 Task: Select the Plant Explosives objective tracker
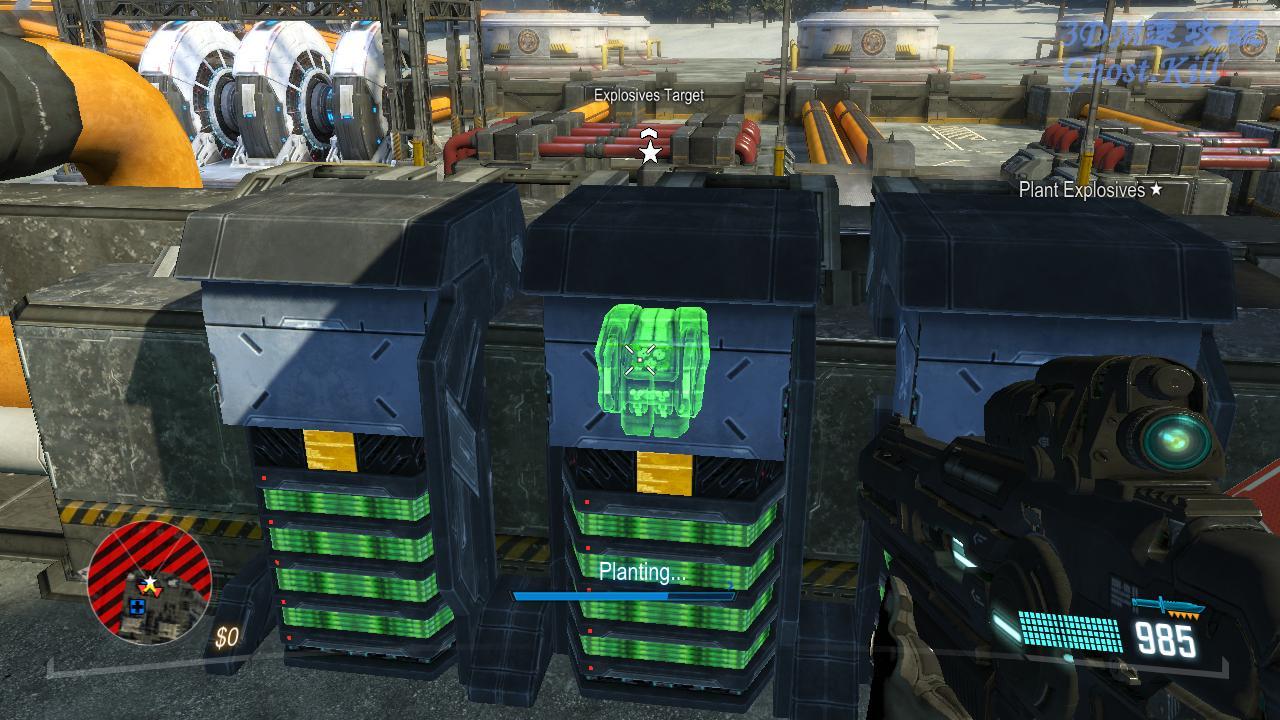pyautogui.click(x=1090, y=190)
